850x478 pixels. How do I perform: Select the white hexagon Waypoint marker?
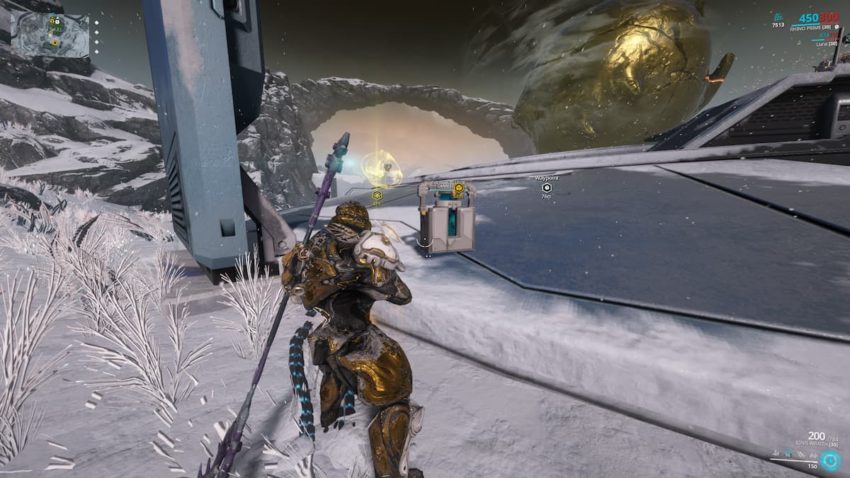point(547,187)
